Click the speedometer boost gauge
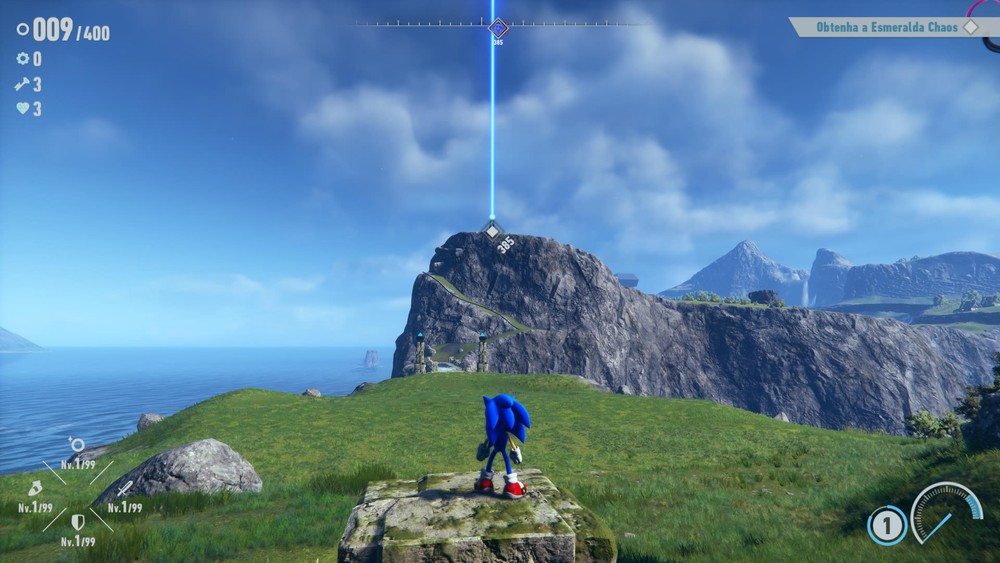Screen dimensions: 1000x563 pyautogui.click(x=945, y=512)
